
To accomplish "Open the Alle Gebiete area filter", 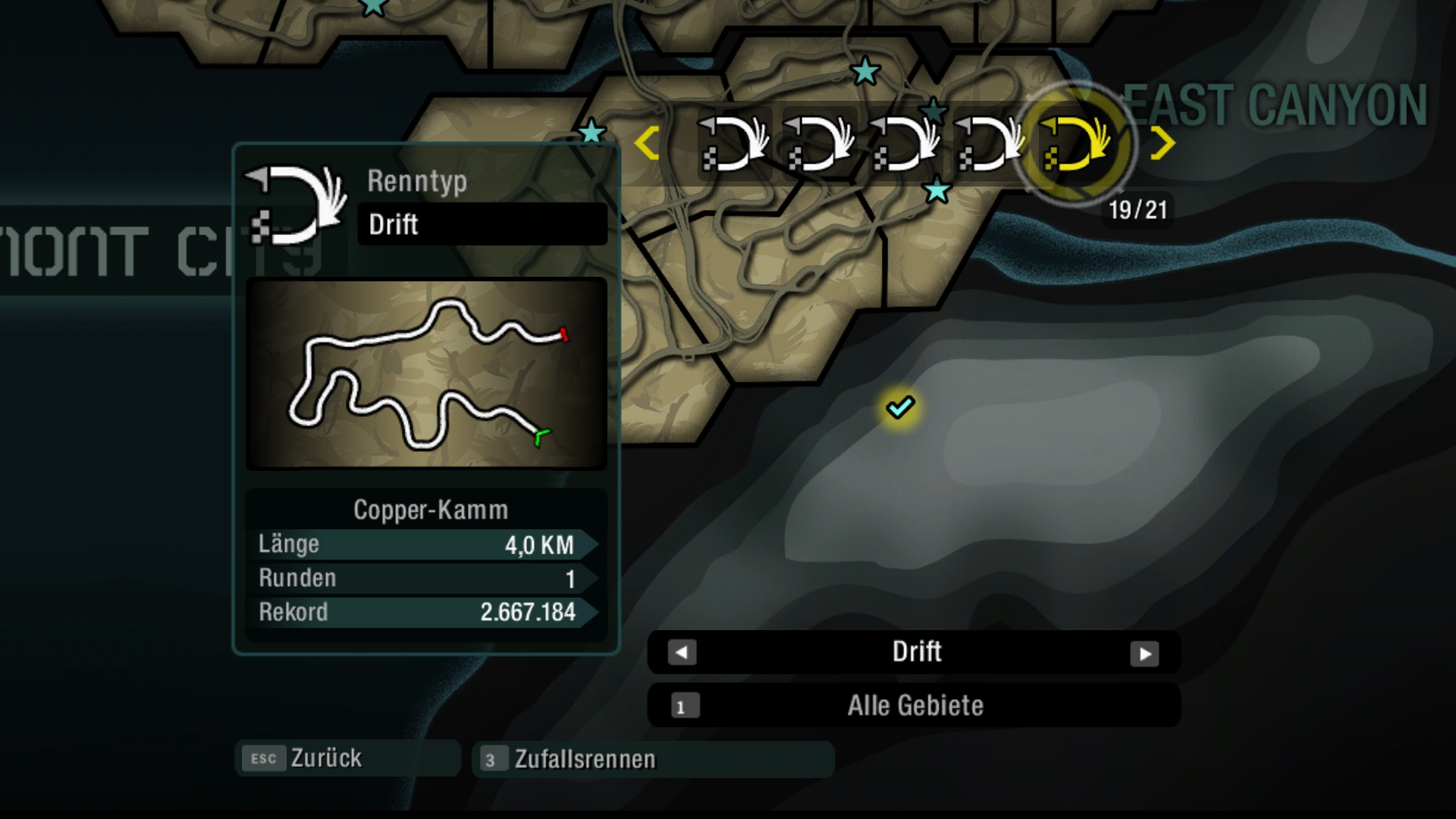I will (914, 706).
